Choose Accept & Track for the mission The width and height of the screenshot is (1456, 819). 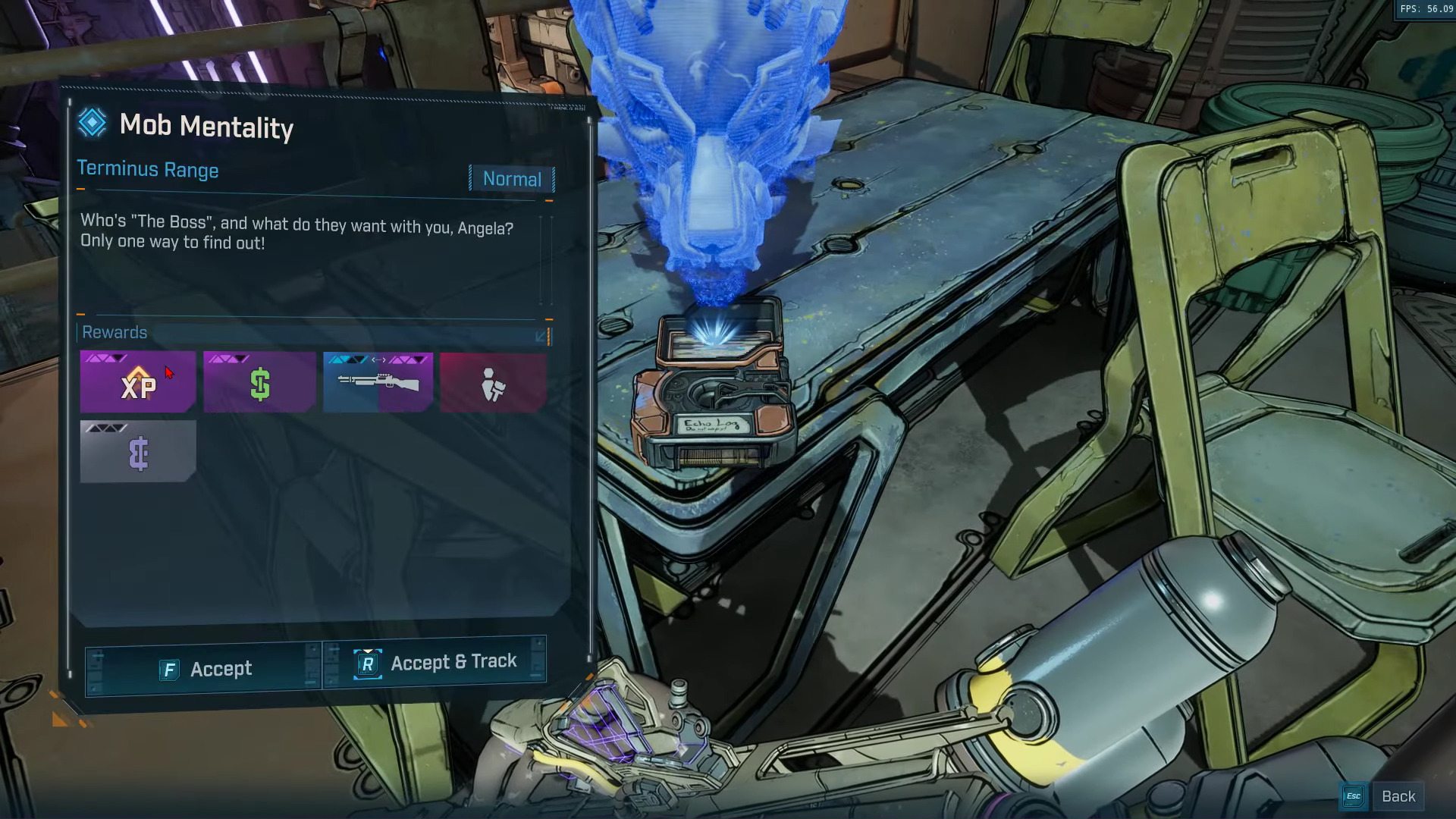tap(435, 663)
